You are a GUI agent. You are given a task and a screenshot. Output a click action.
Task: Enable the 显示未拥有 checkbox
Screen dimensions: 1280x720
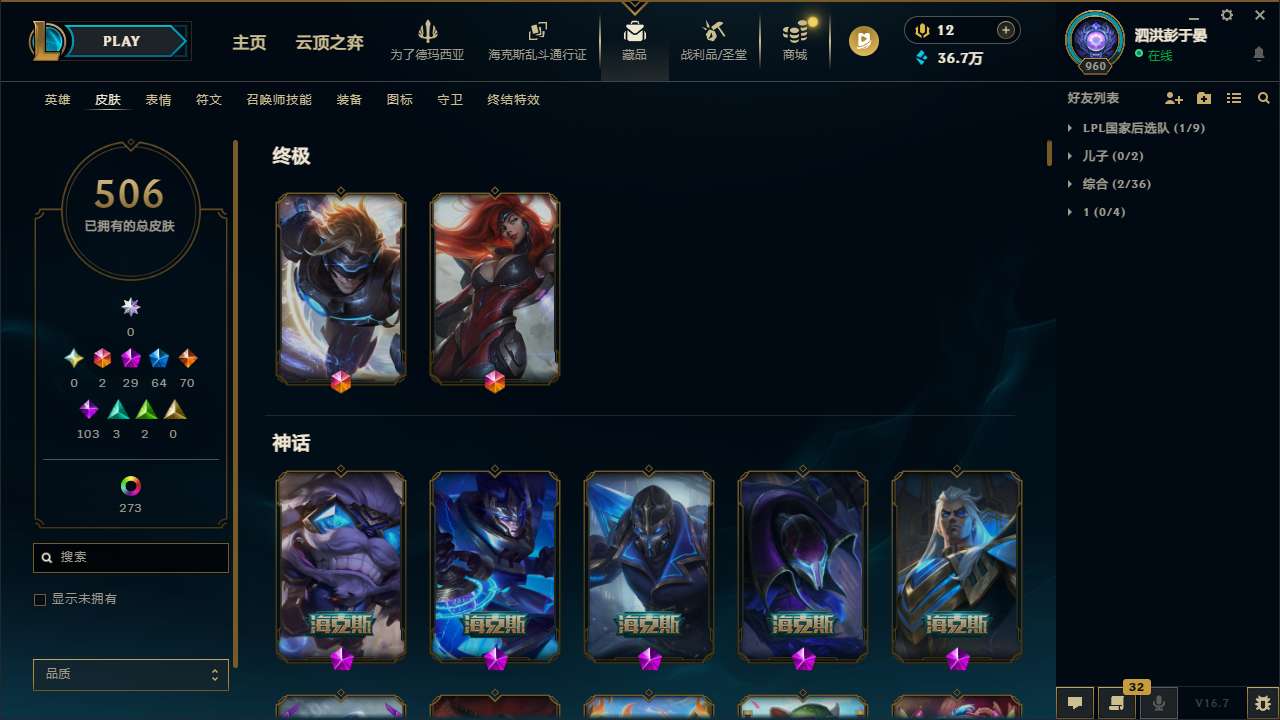point(40,599)
